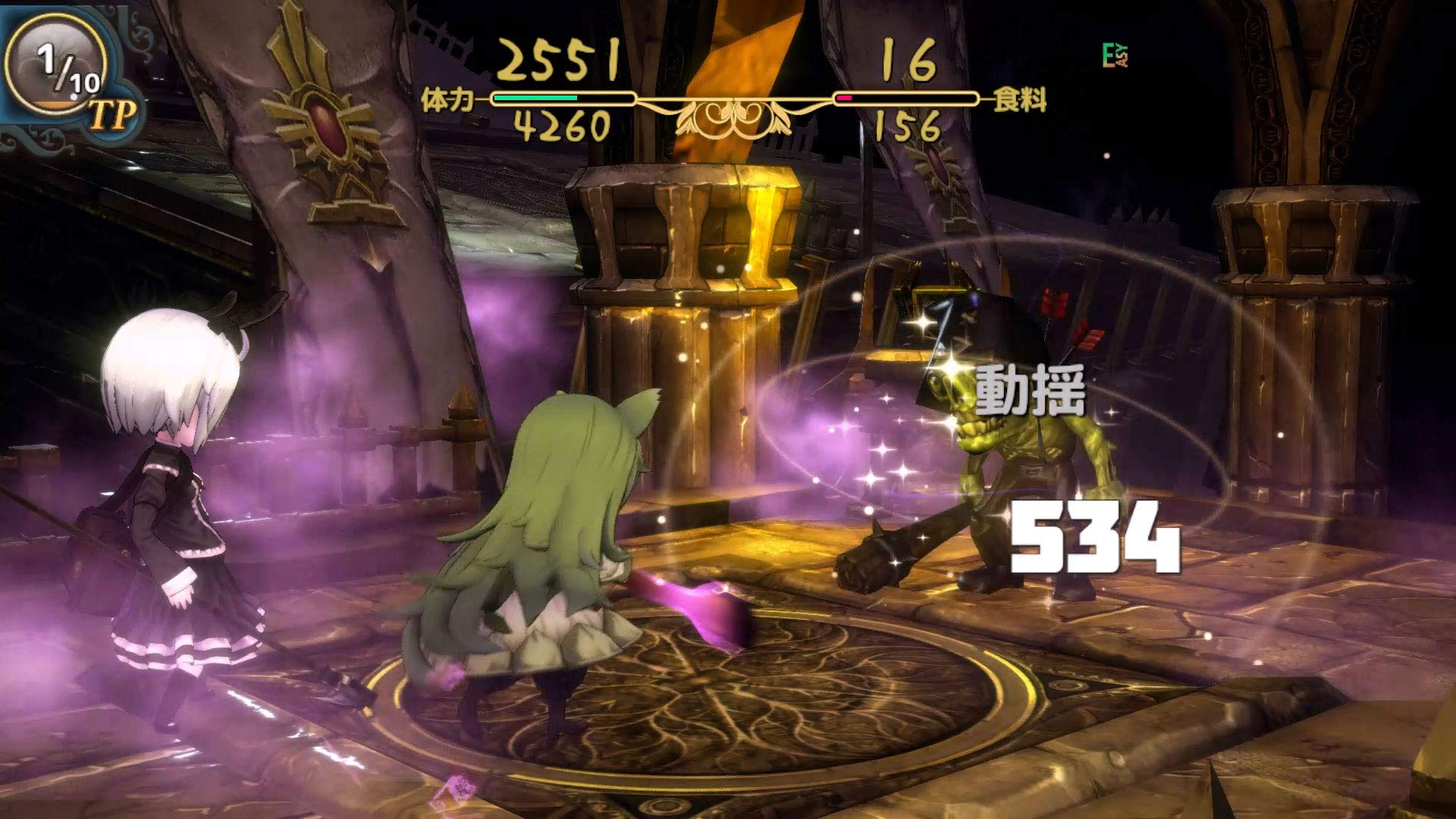Click the 食料 food label icon

point(1020,99)
